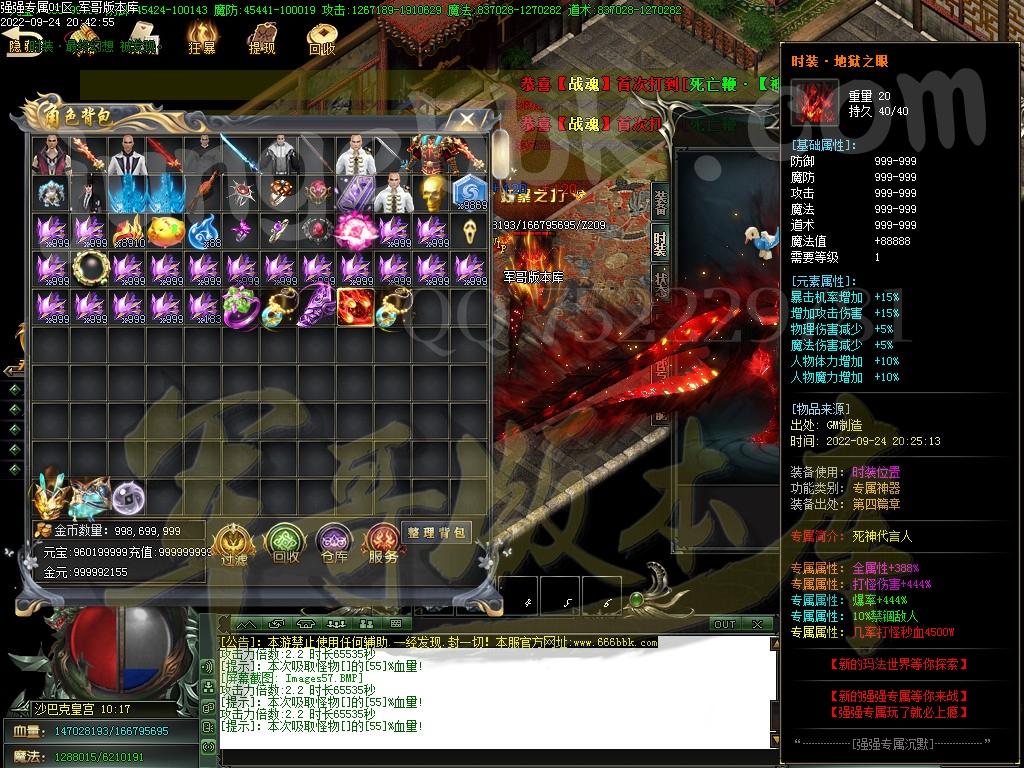
Task: Open the 服务 services menu
Action: click(x=383, y=544)
